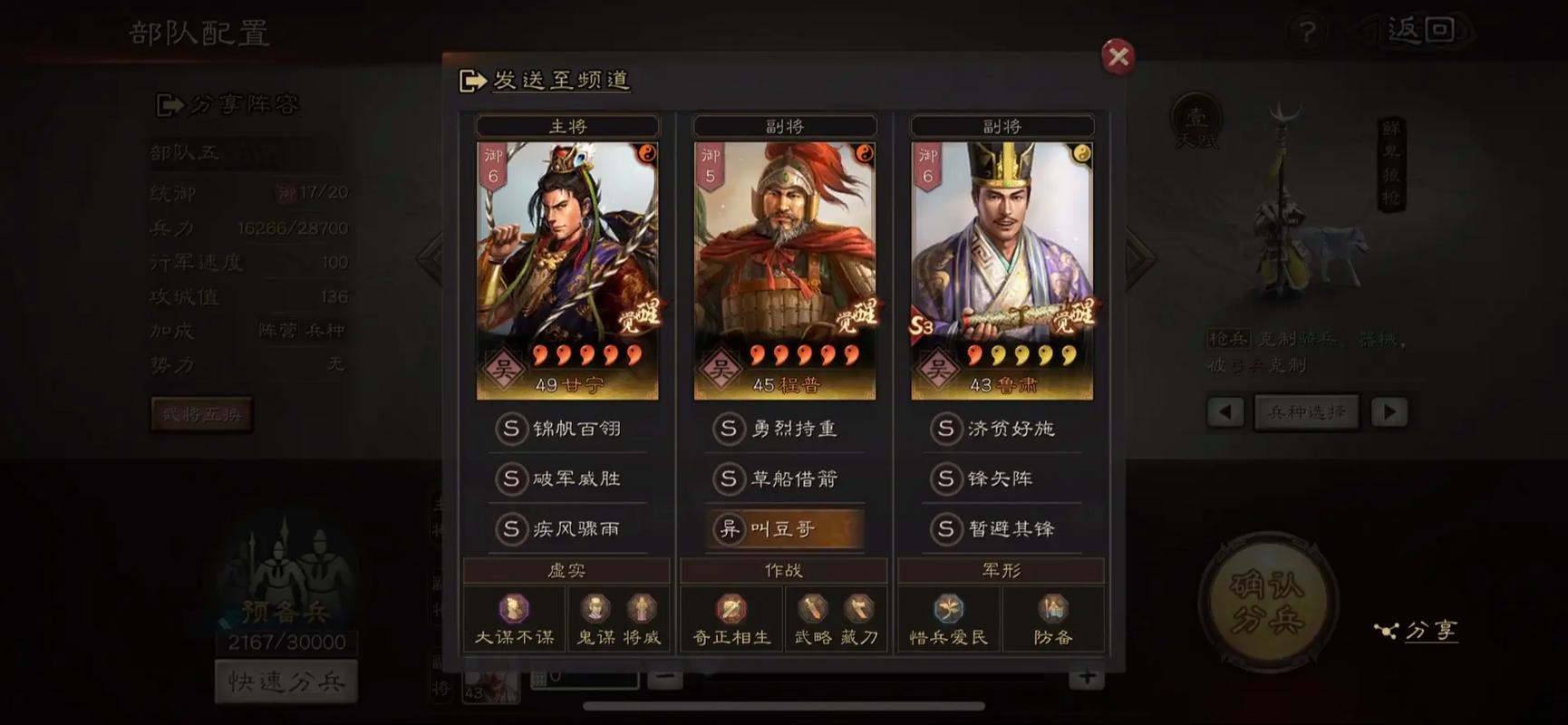Click the right arrow next to 兵种选择
This screenshot has height=725, width=1568.
pos(1389,411)
